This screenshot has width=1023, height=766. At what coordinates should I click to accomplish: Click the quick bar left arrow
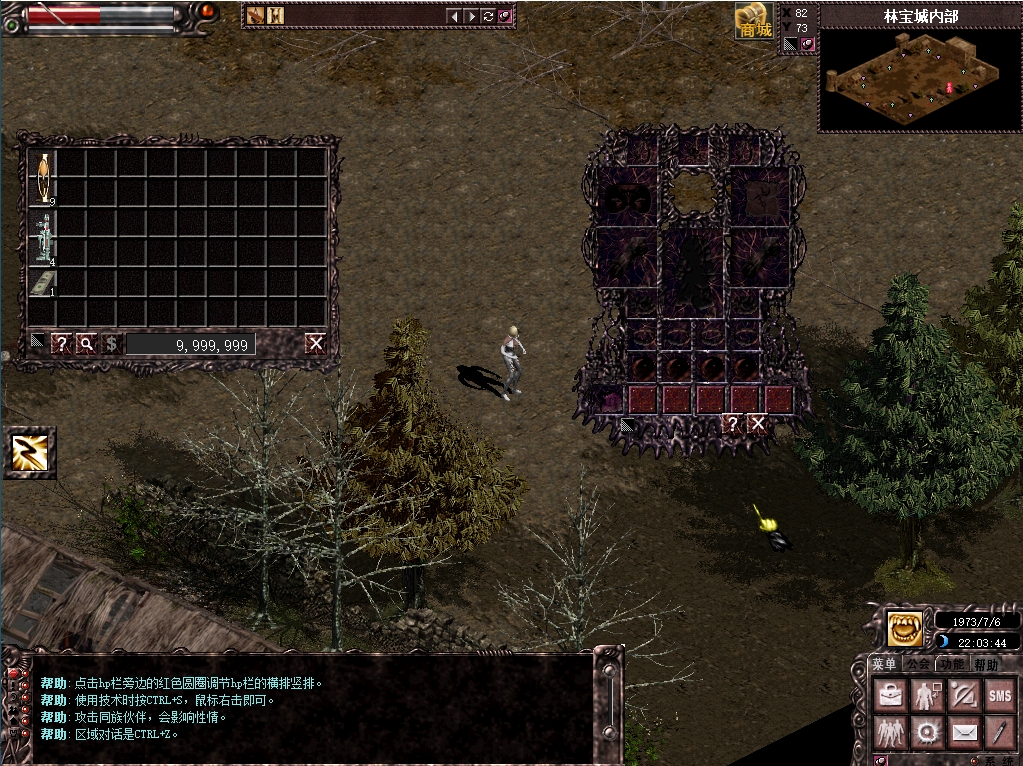click(x=454, y=16)
